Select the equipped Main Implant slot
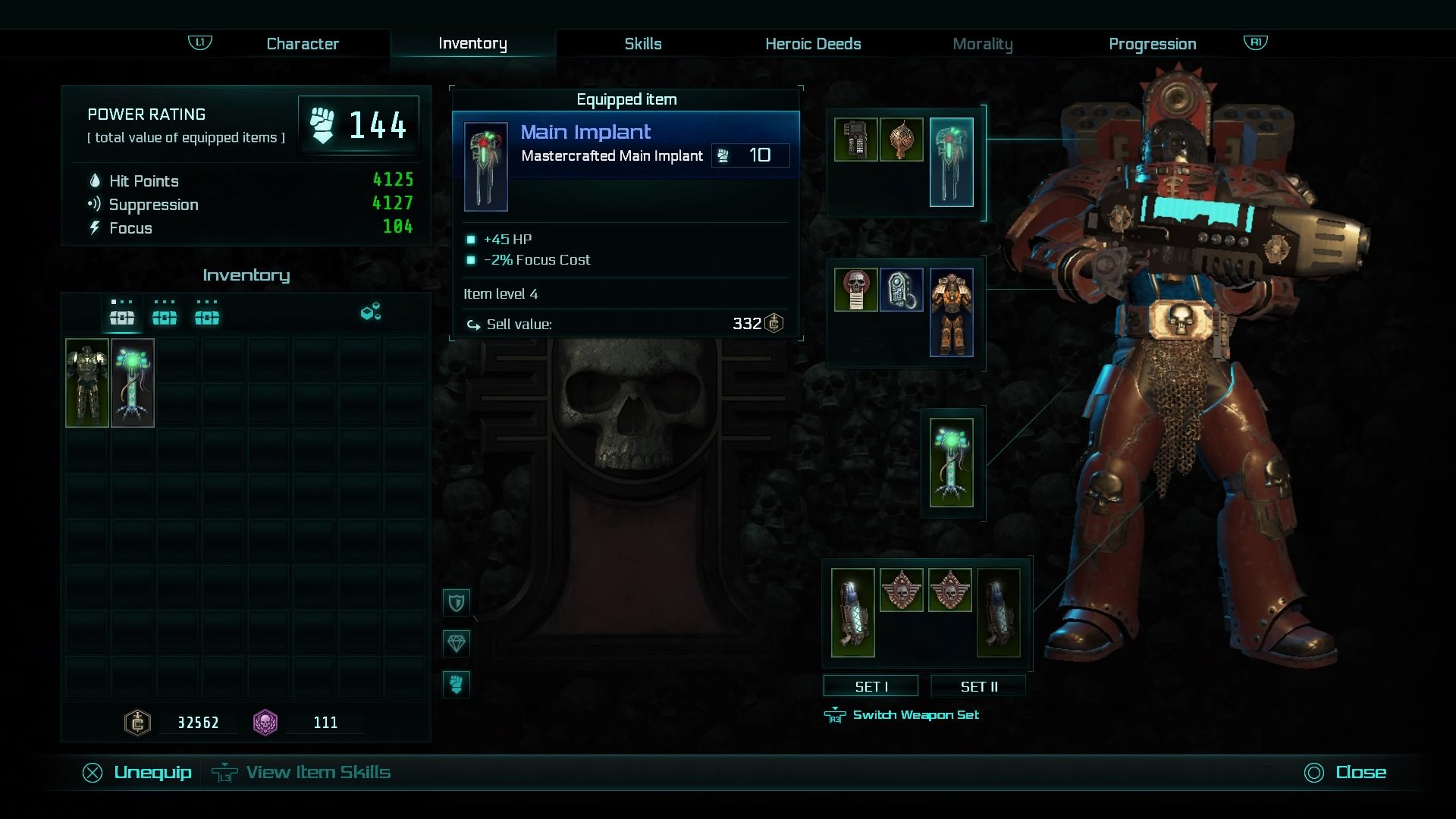The width and height of the screenshot is (1456, 819). pyautogui.click(x=952, y=162)
